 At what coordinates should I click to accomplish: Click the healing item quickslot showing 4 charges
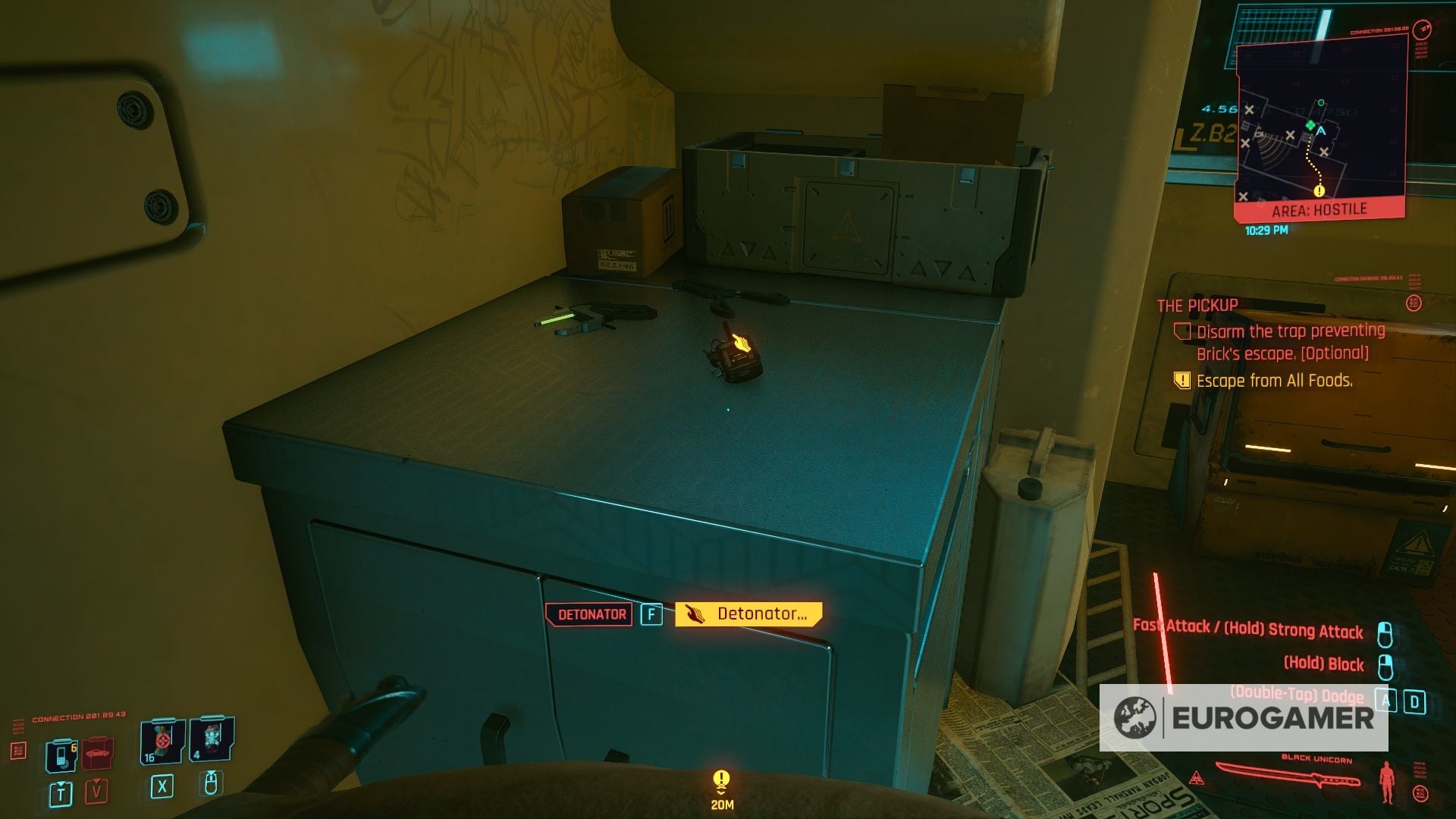[212, 739]
